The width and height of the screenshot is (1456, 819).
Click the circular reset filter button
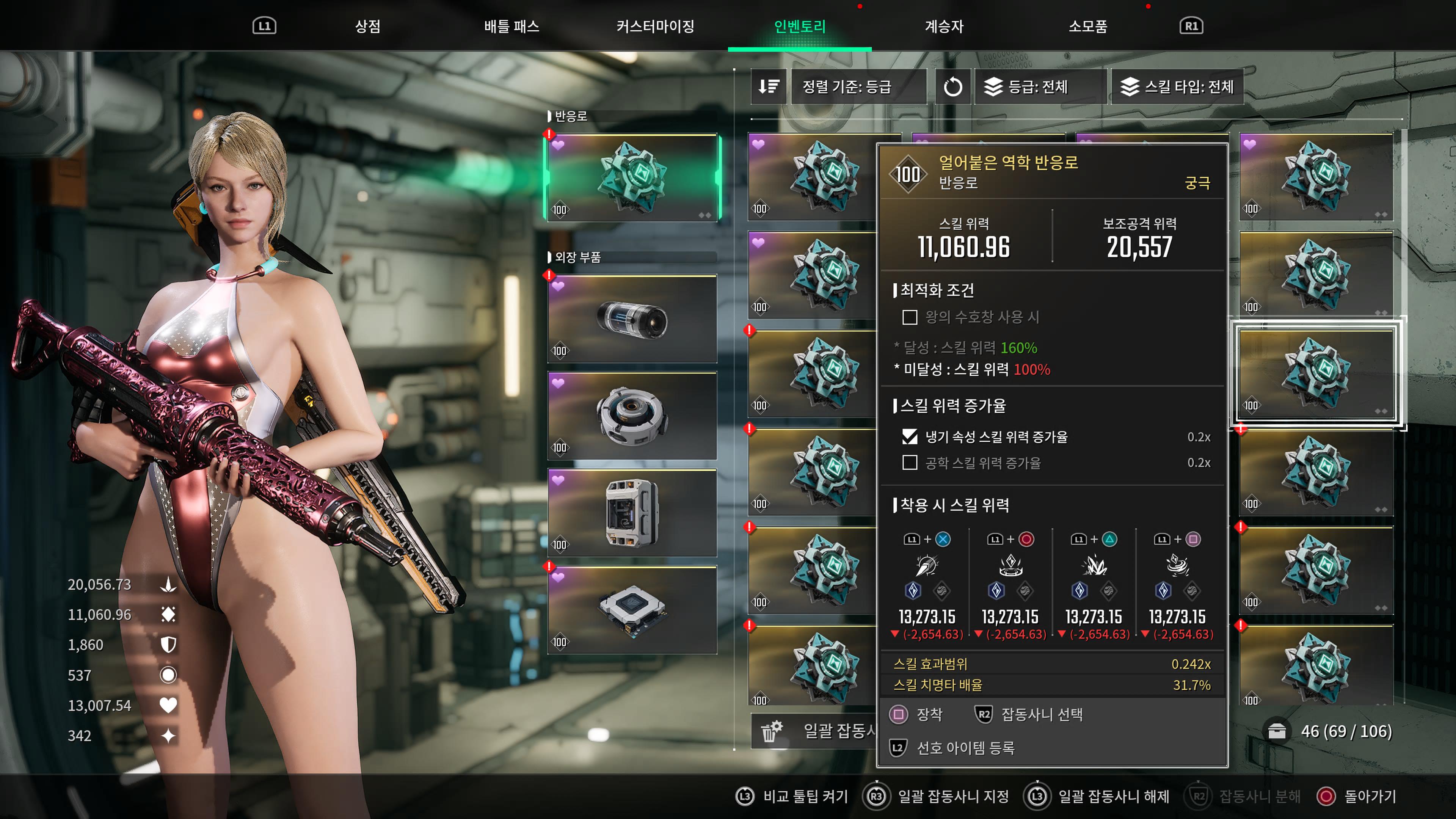click(952, 86)
